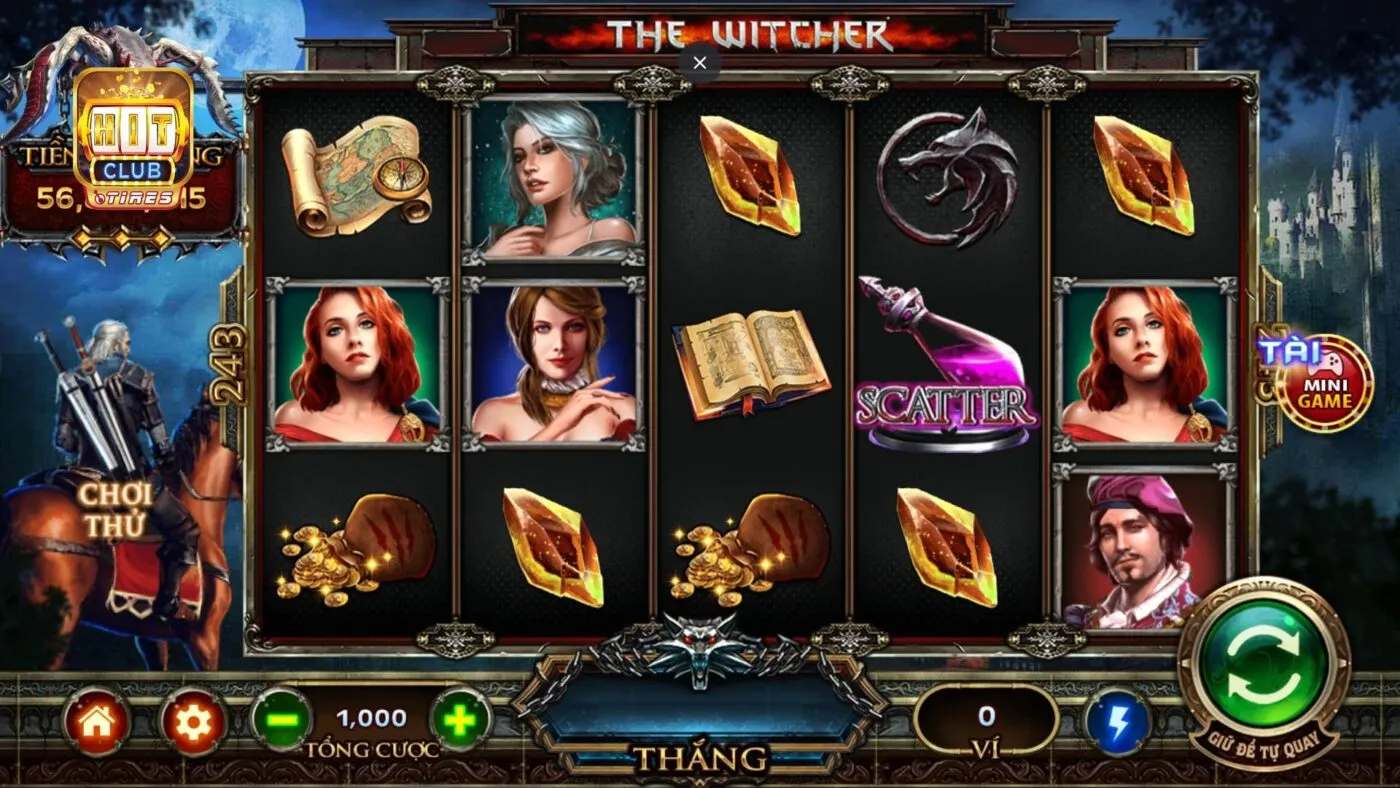Close the game with the × button
Viewport: 1400px width, 788px height.
point(698,63)
